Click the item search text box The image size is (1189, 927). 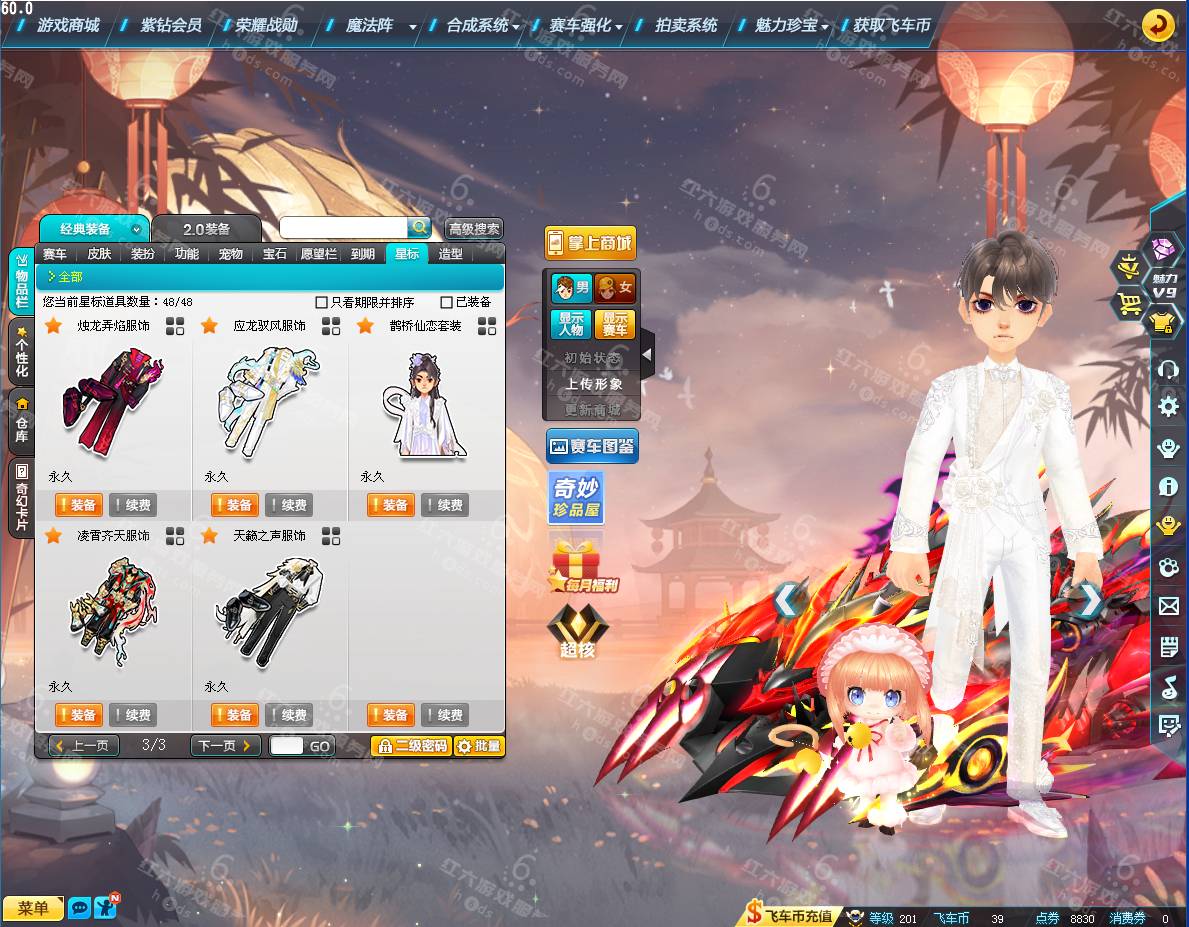click(x=343, y=228)
